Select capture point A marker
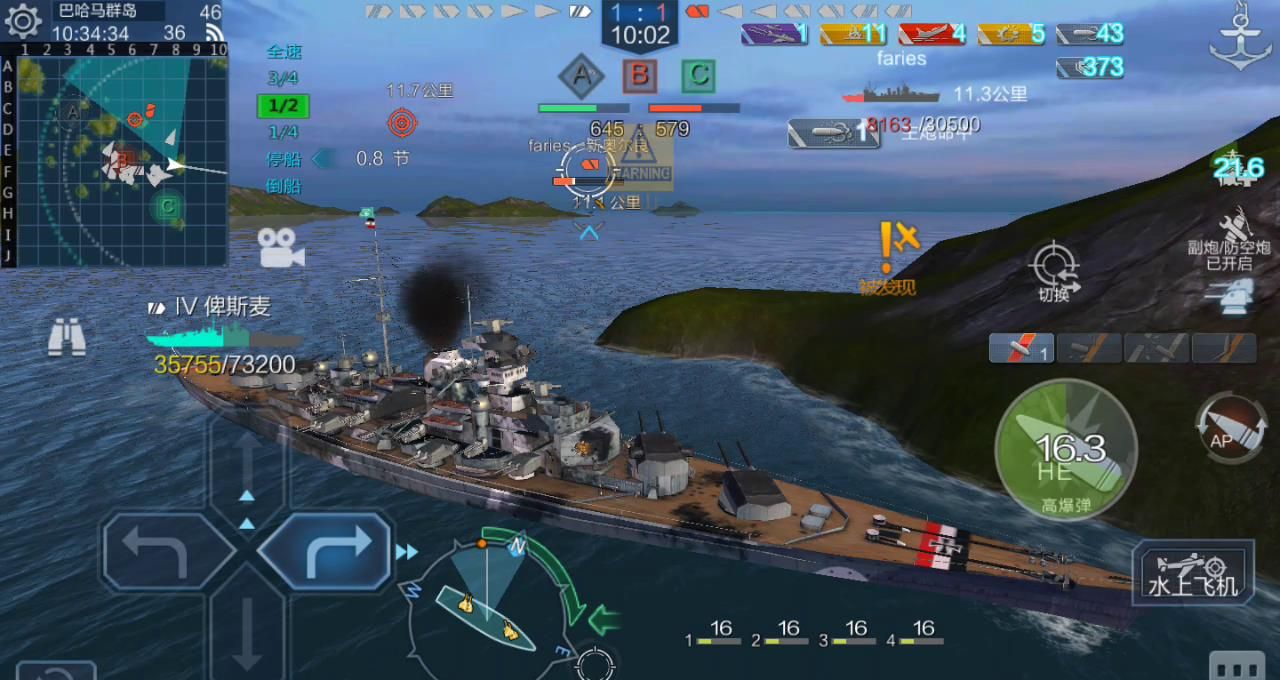This screenshot has width=1280, height=680. point(581,75)
